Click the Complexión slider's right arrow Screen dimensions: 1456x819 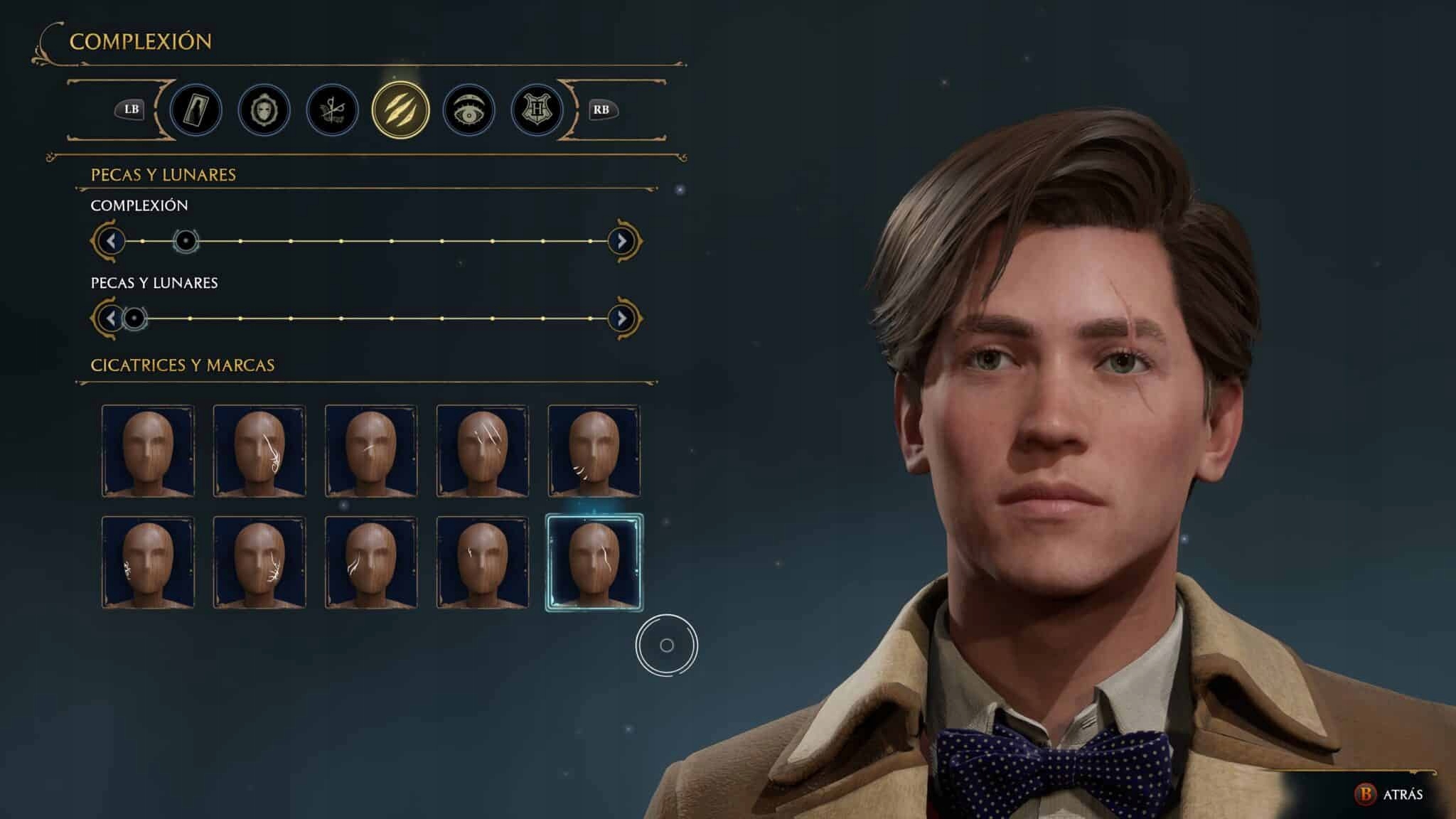pyautogui.click(x=621, y=241)
